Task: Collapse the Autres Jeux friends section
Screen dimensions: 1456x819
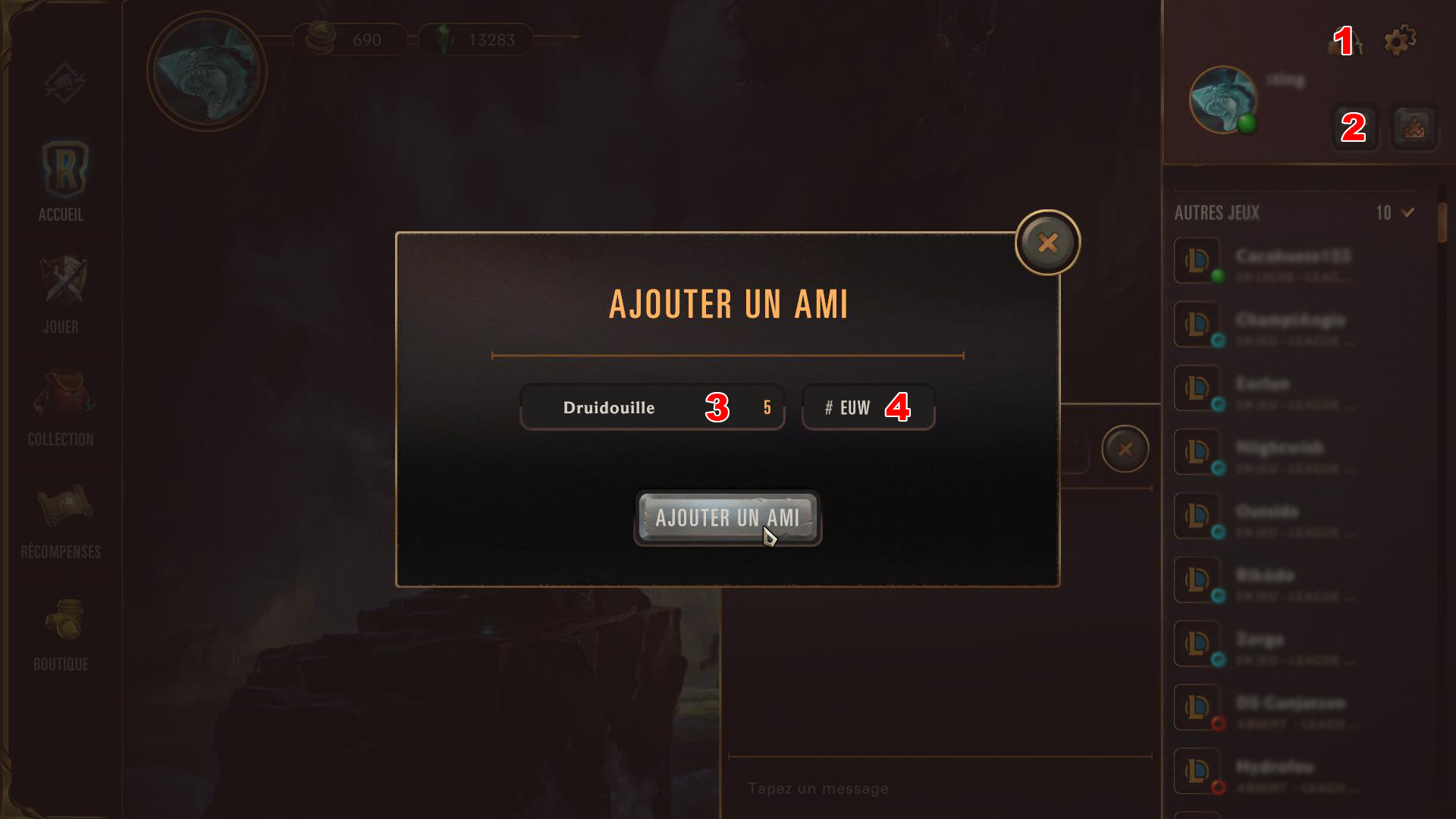Action: 1407,213
